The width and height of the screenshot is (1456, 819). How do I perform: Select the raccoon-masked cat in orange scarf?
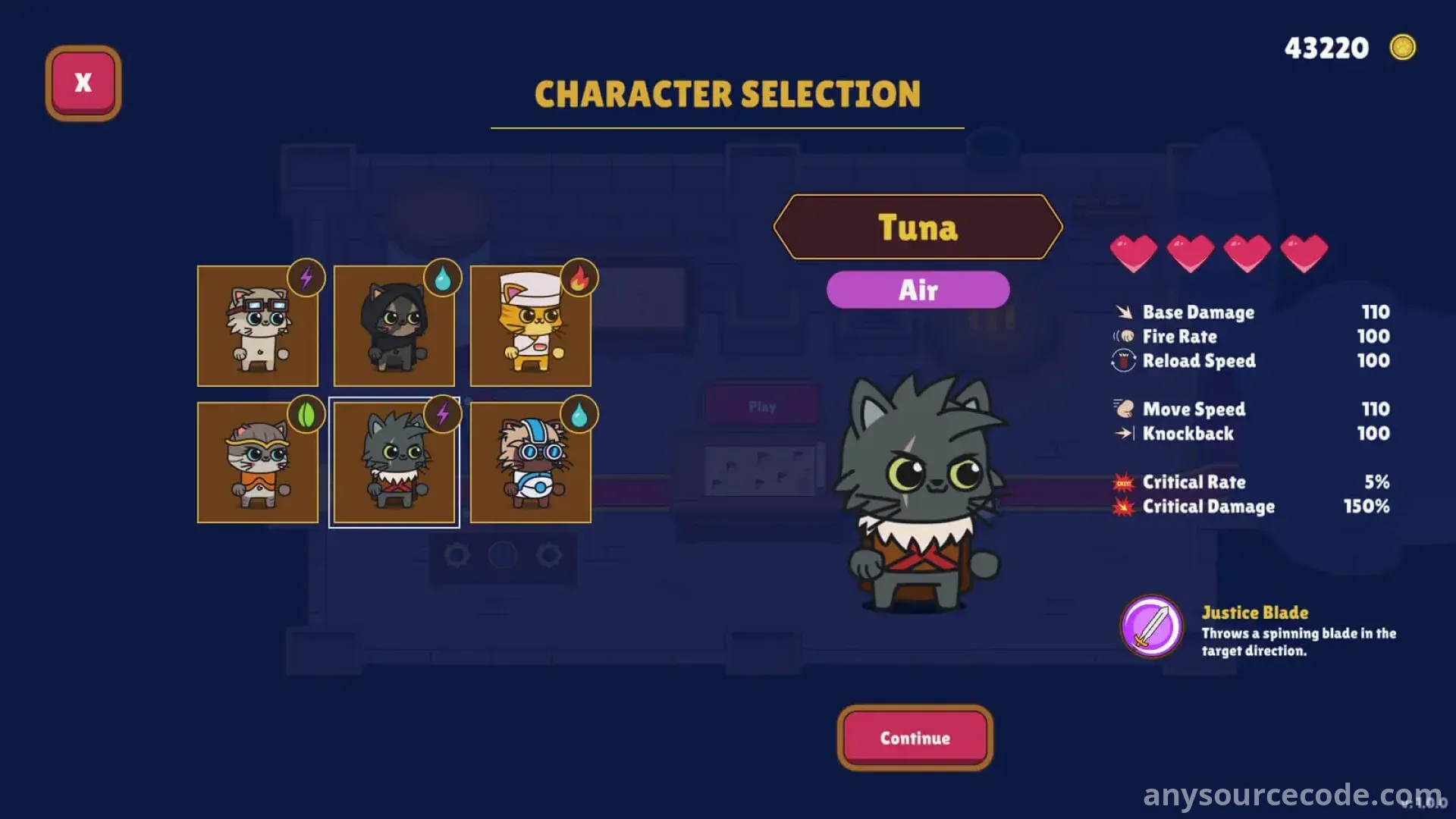(257, 463)
